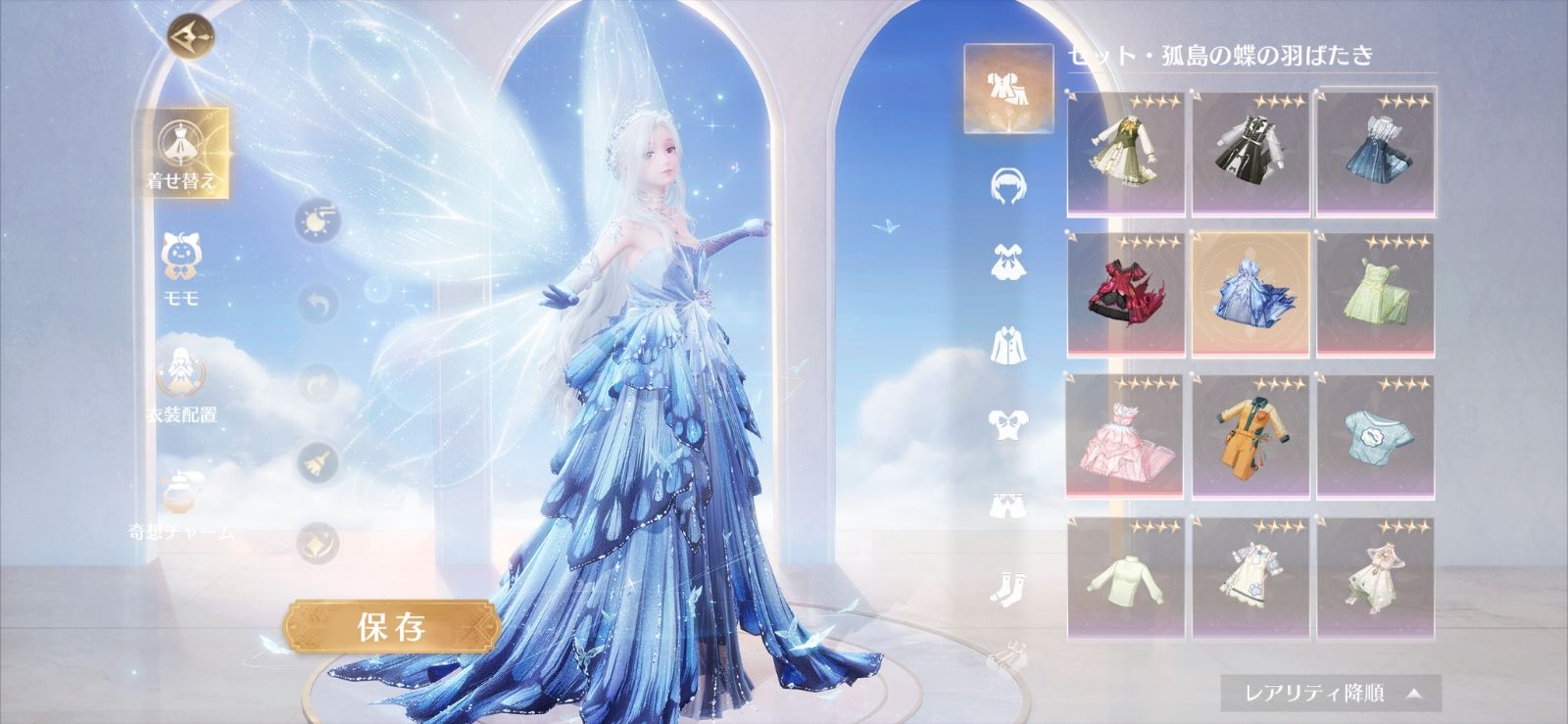Select the pink ruffled gown
This screenshot has height=724, width=1568.
coord(1126,435)
